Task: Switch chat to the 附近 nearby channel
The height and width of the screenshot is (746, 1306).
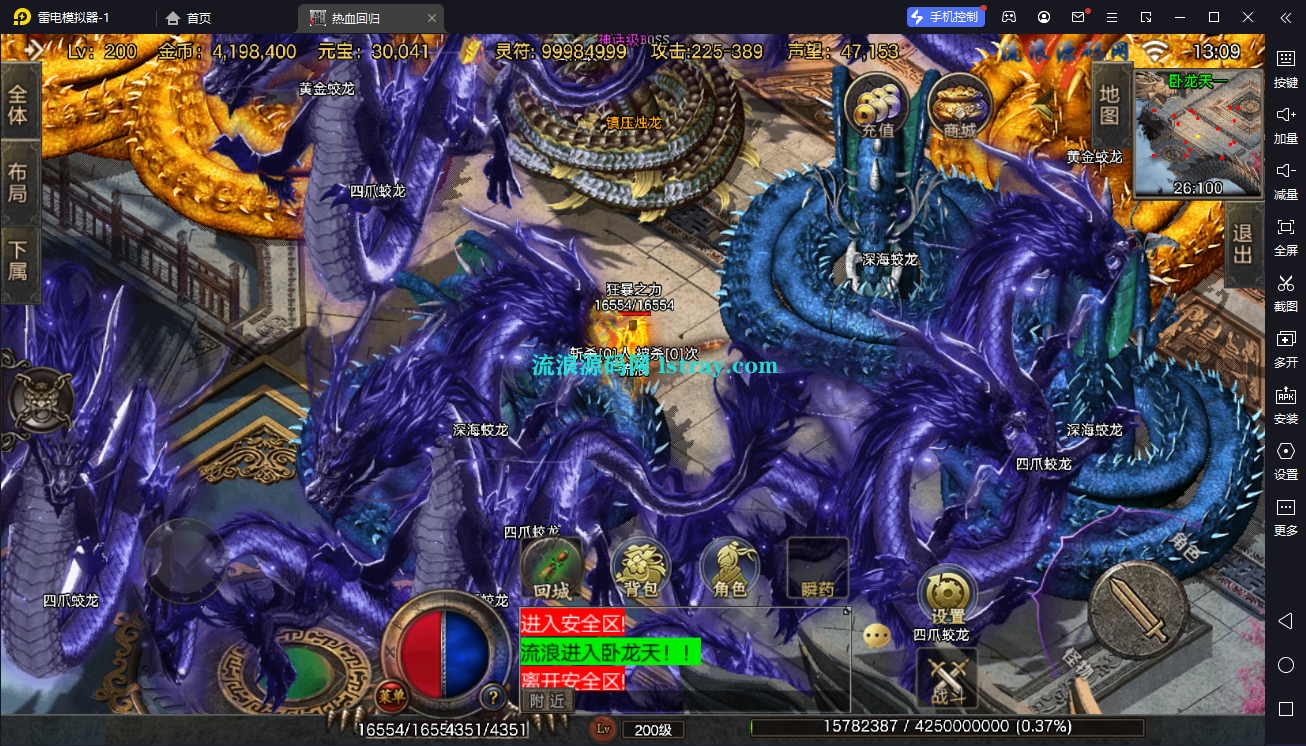Action: pyautogui.click(x=547, y=701)
